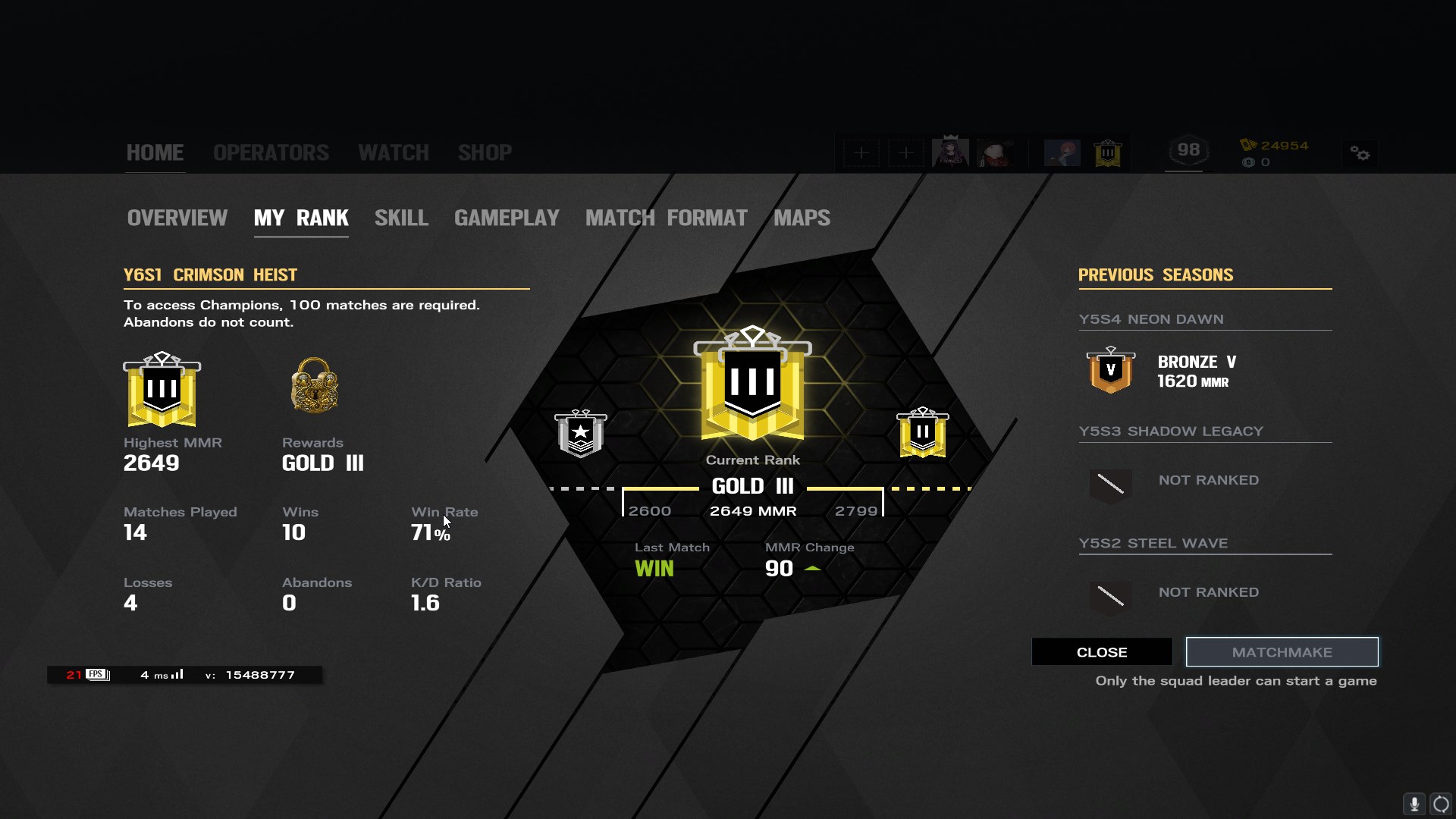Click the Renown currency counter
The width and height of the screenshot is (1456, 819).
[1276, 146]
